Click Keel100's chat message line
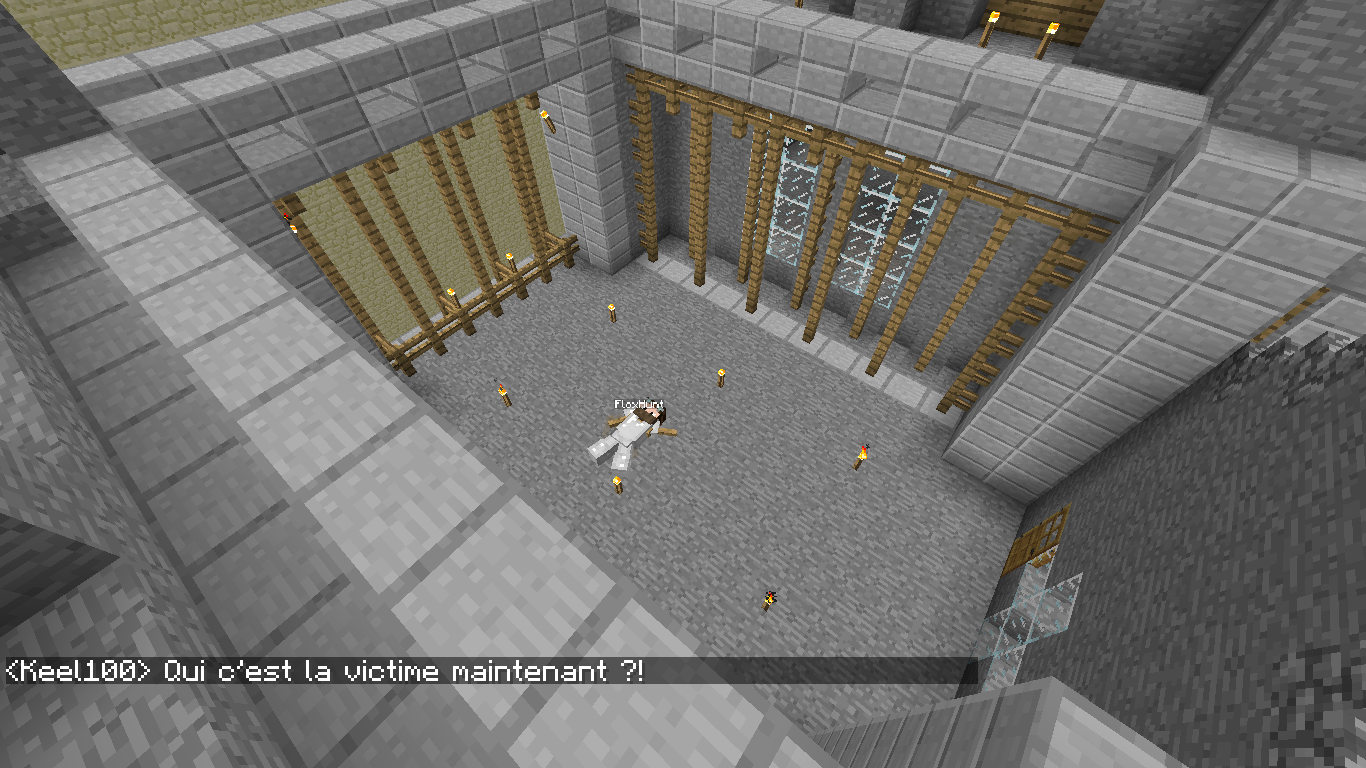The image size is (1366, 768). 325,671
